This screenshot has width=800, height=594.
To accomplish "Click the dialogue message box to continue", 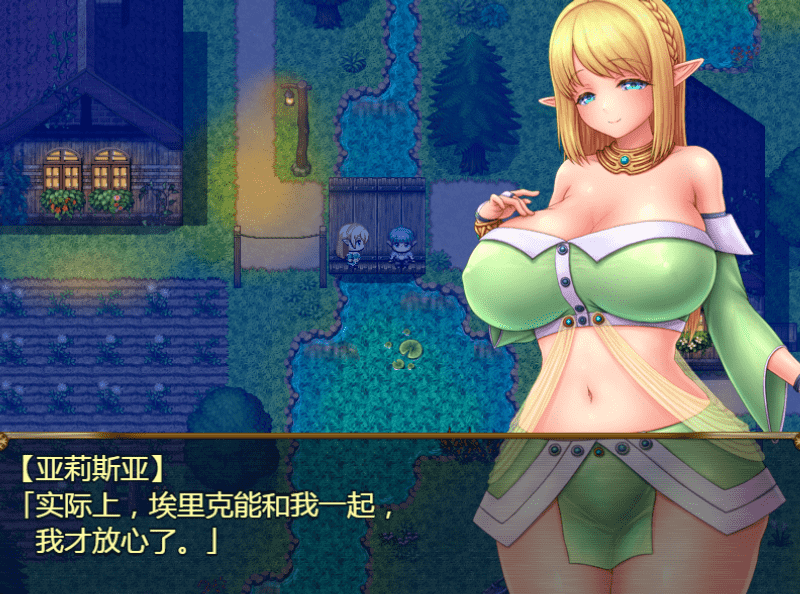I will [250, 512].
